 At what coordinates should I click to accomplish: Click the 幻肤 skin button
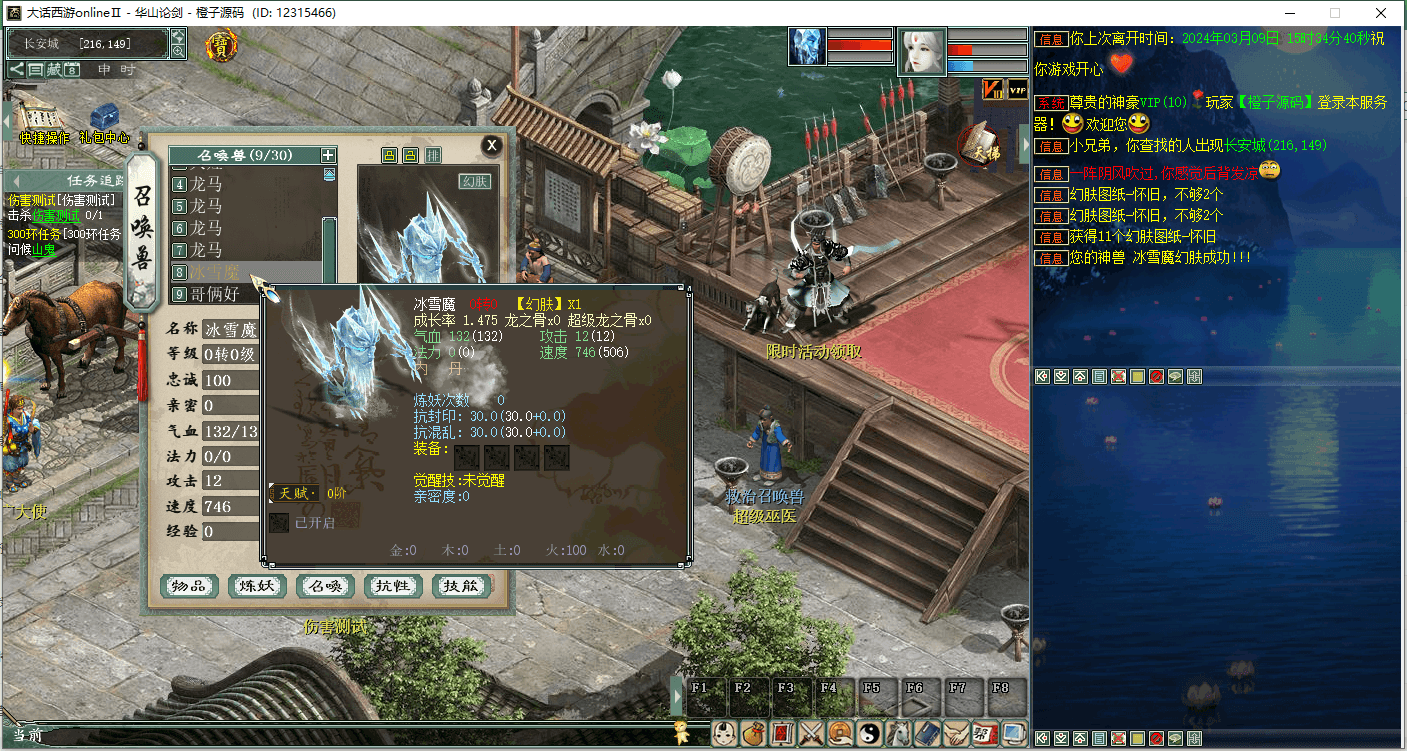476,181
